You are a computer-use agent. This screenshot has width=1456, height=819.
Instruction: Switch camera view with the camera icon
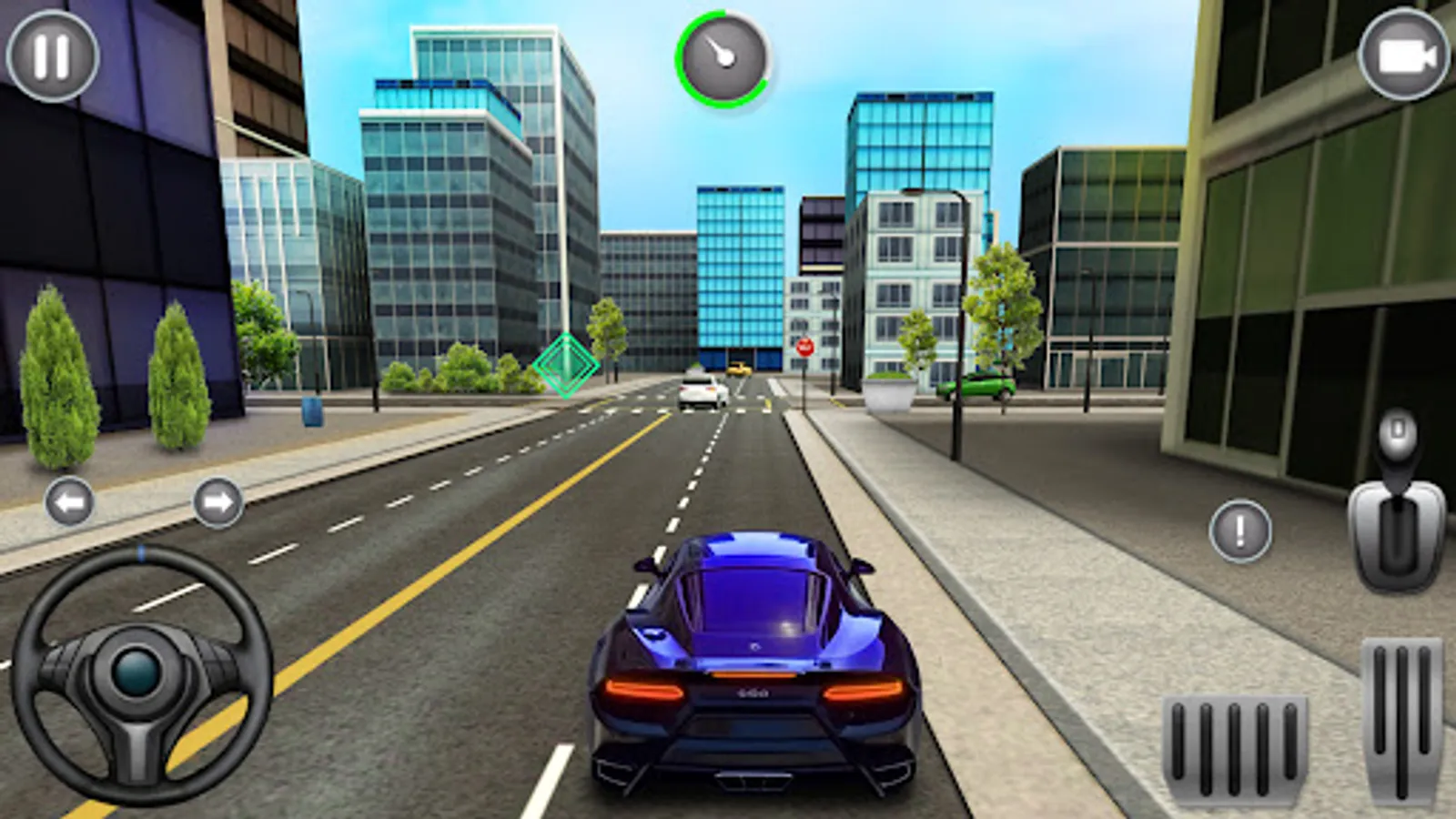pyautogui.click(x=1402, y=56)
